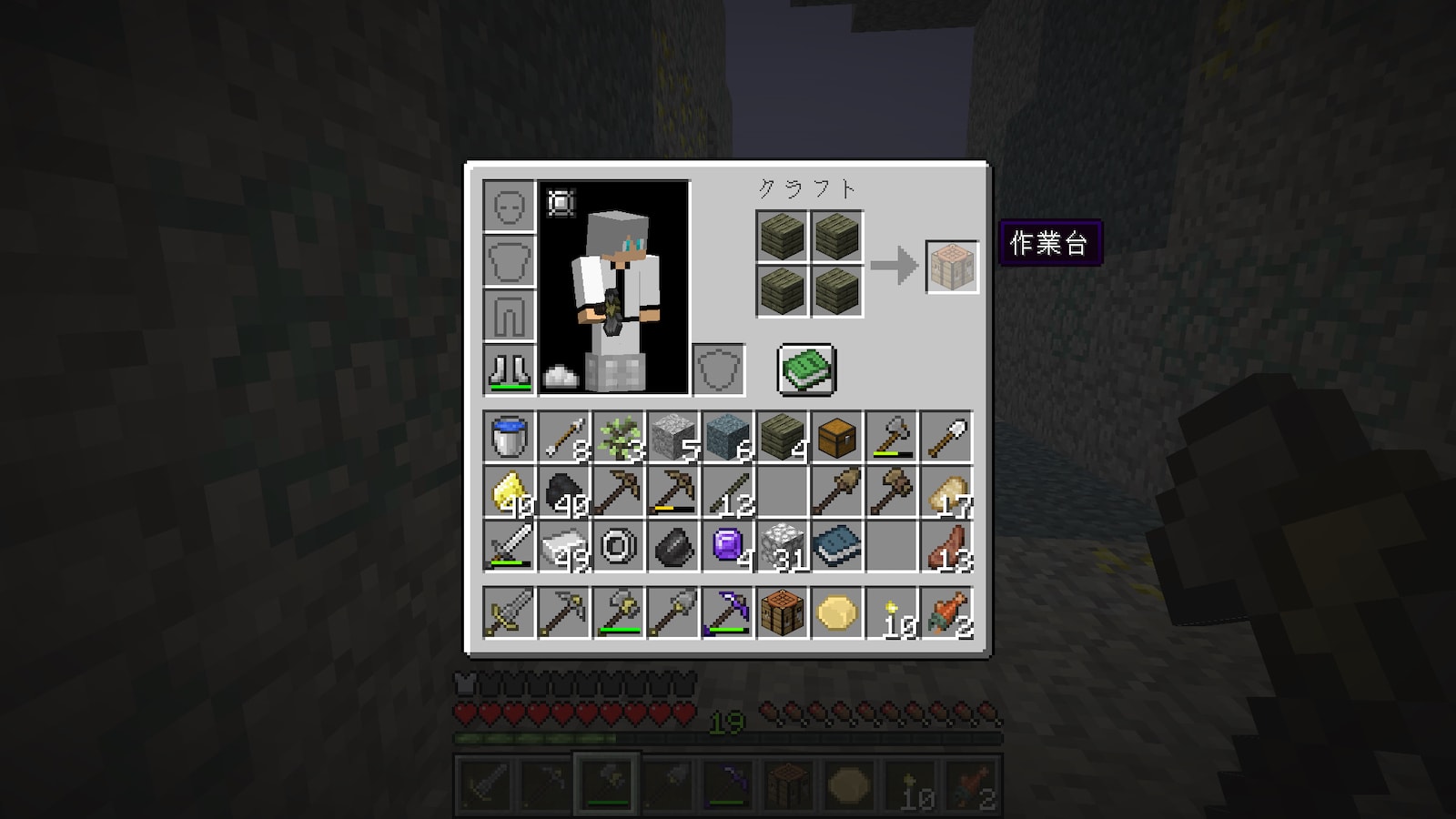Select the stack of 4 plank blocks in the inventory
Image resolution: width=1456 pixels, height=819 pixels.
(783, 438)
